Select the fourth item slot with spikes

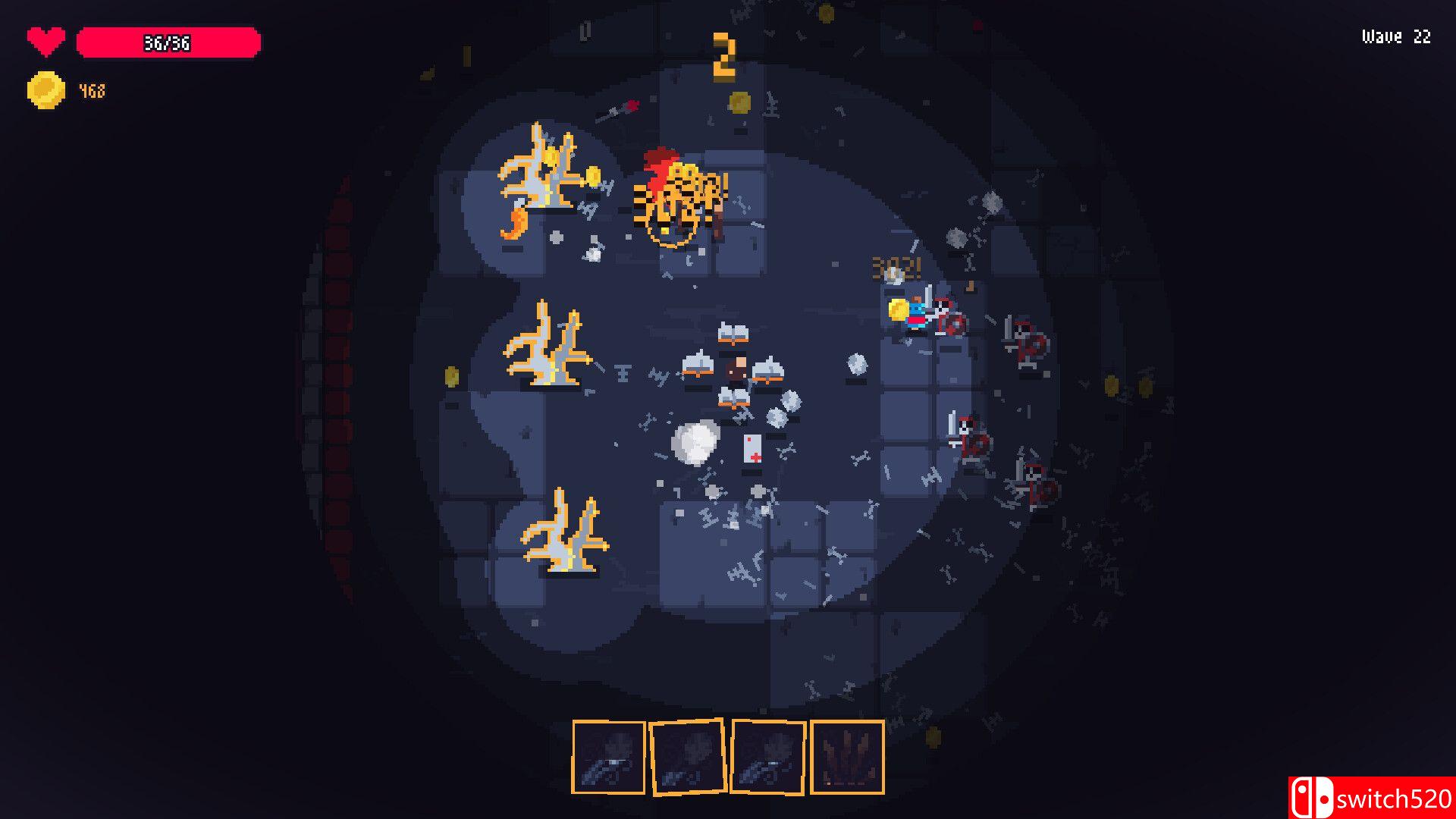pyautogui.click(x=847, y=758)
